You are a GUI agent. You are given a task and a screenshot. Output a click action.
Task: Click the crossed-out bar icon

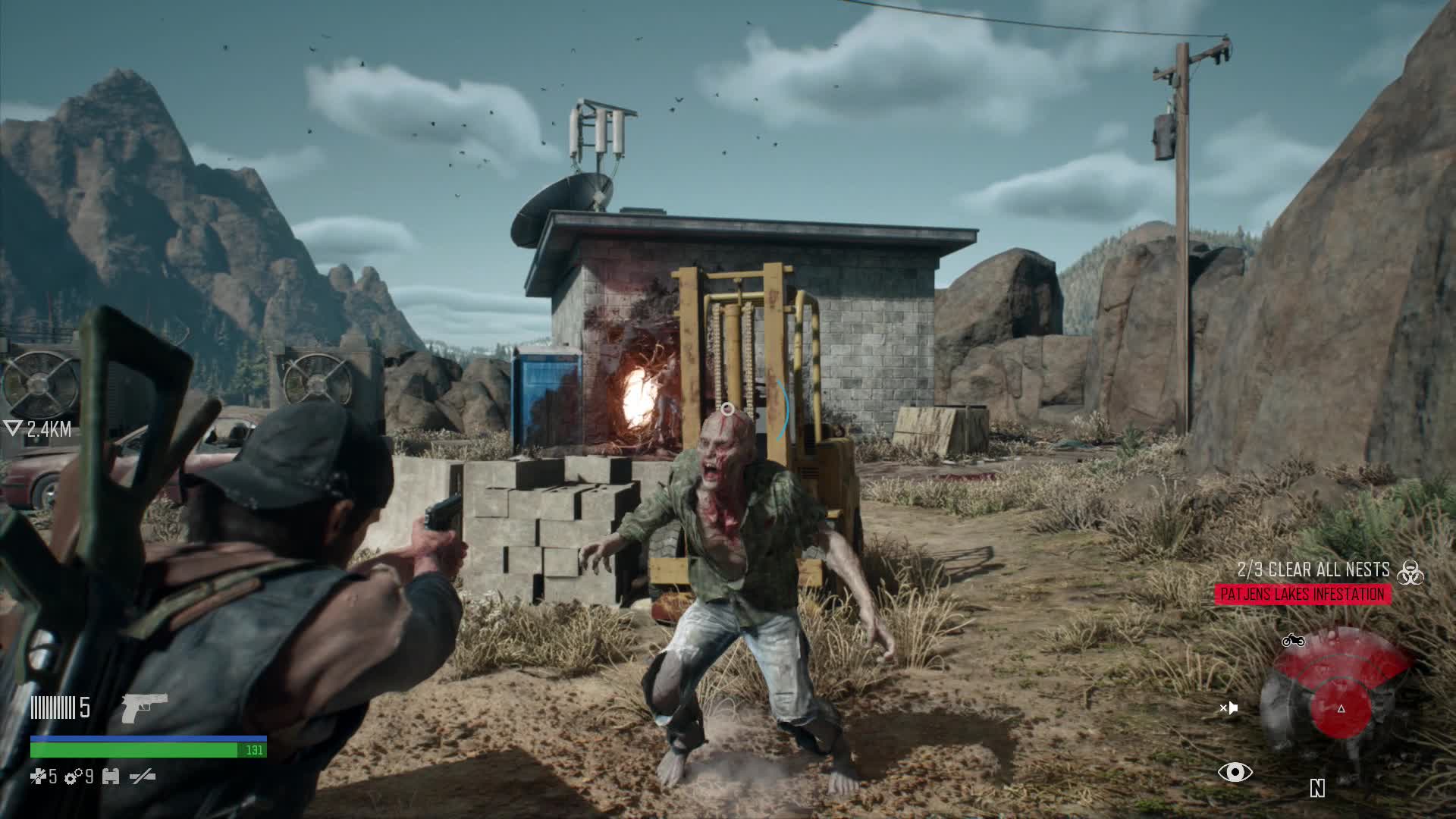pos(143,777)
